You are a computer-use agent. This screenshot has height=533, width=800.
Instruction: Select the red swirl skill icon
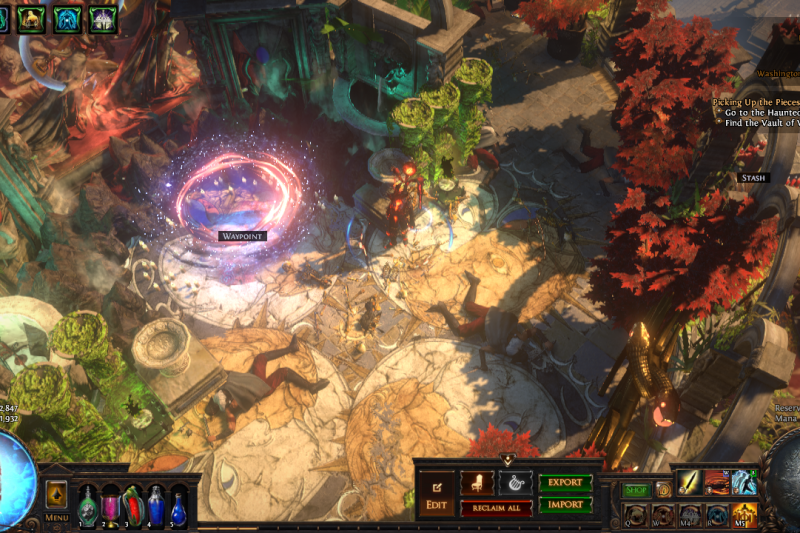[717, 483]
